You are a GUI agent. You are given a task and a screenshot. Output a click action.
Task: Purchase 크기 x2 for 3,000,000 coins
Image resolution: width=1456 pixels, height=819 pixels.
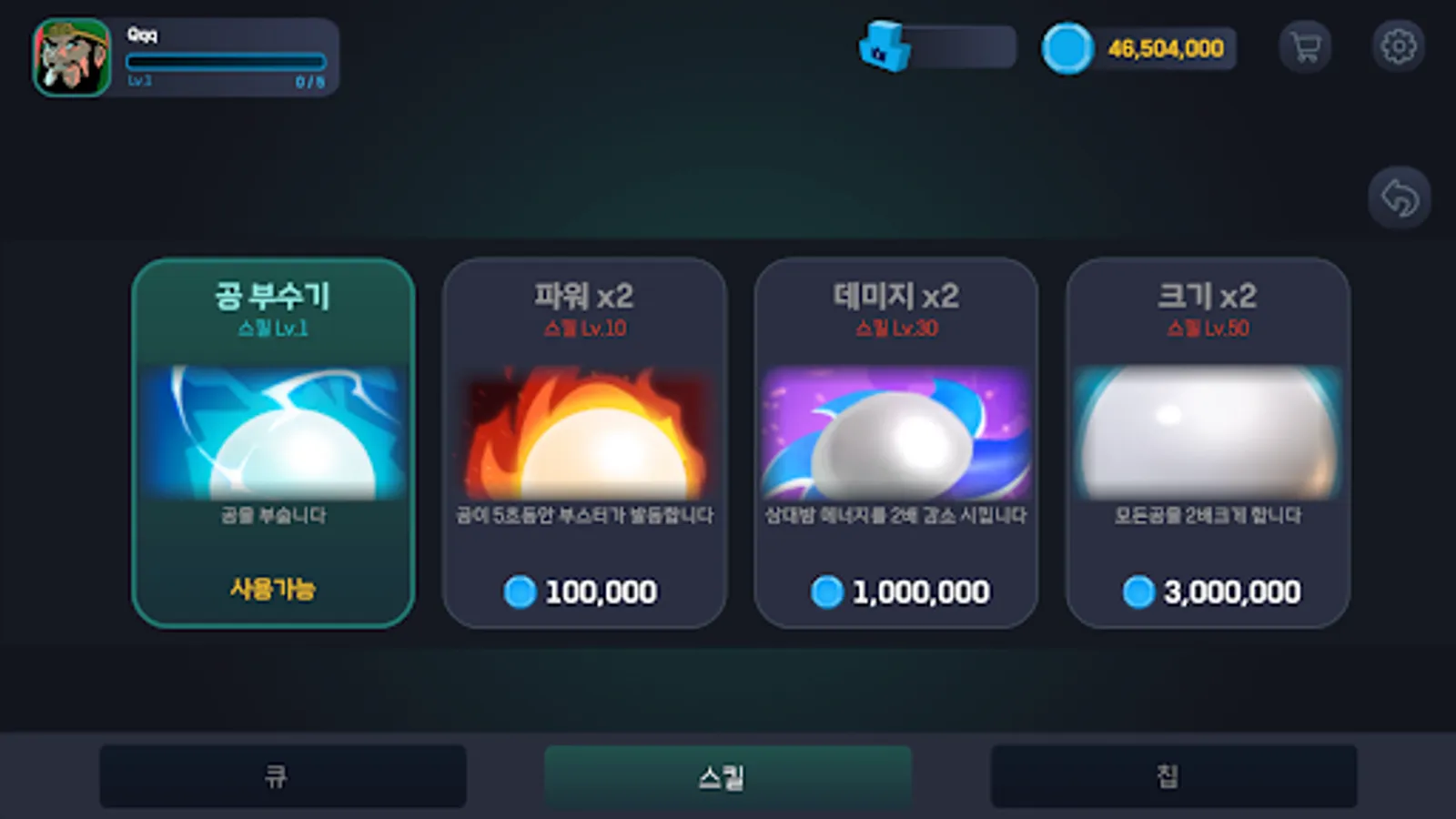pos(1208,591)
